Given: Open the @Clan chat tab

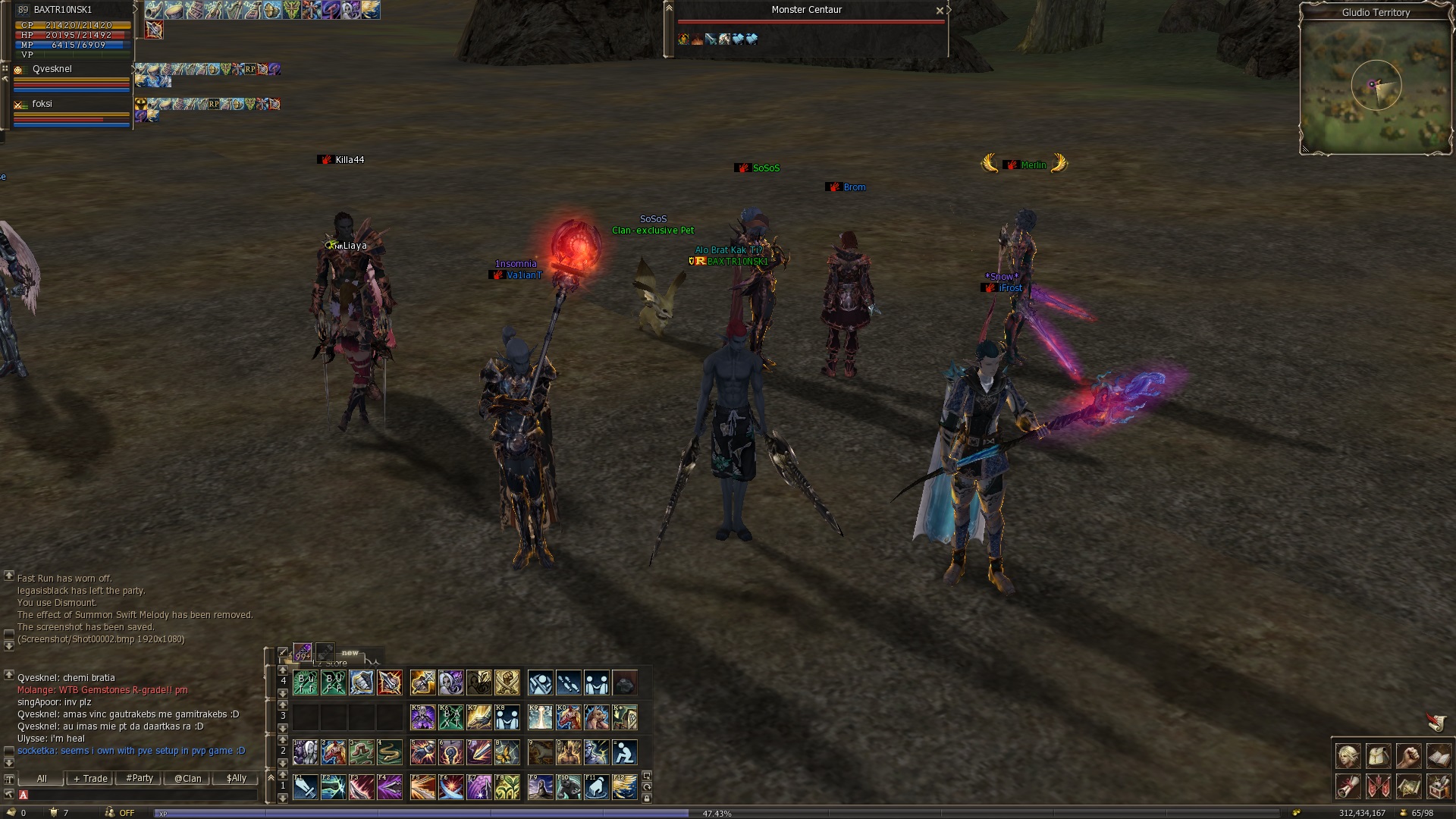Looking at the screenshot, I should (x=187, y=778).
